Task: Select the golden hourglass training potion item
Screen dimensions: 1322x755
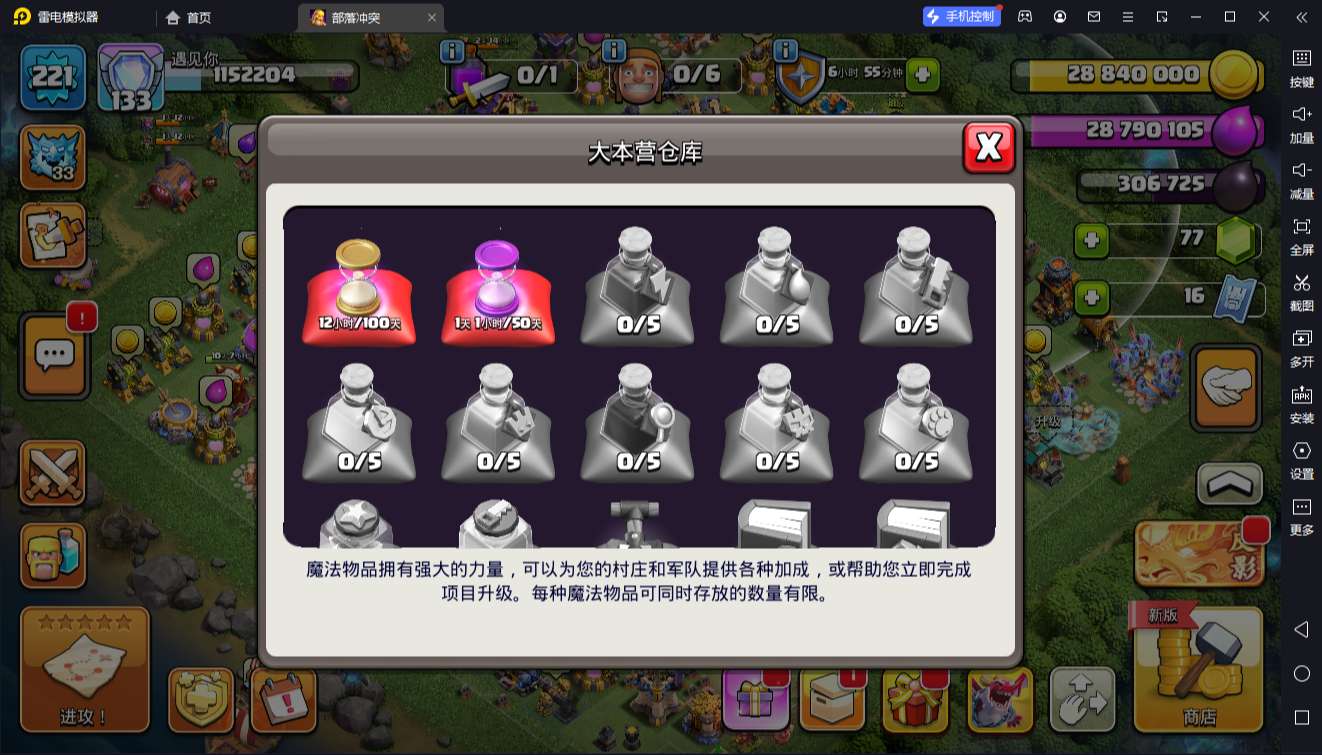Action: (x=358, y=290)
